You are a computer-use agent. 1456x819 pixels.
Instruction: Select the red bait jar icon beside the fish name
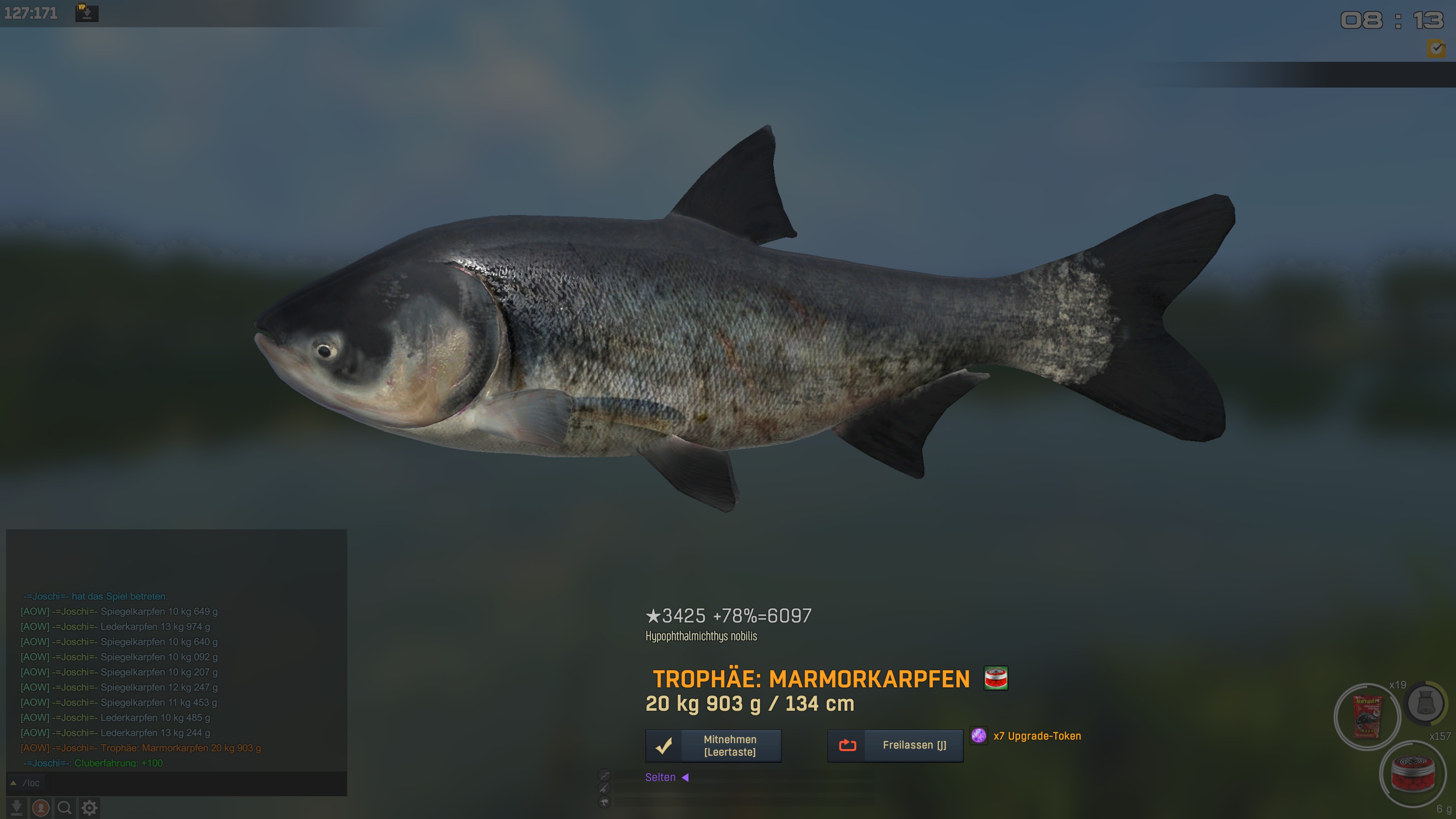coord(996,678)
